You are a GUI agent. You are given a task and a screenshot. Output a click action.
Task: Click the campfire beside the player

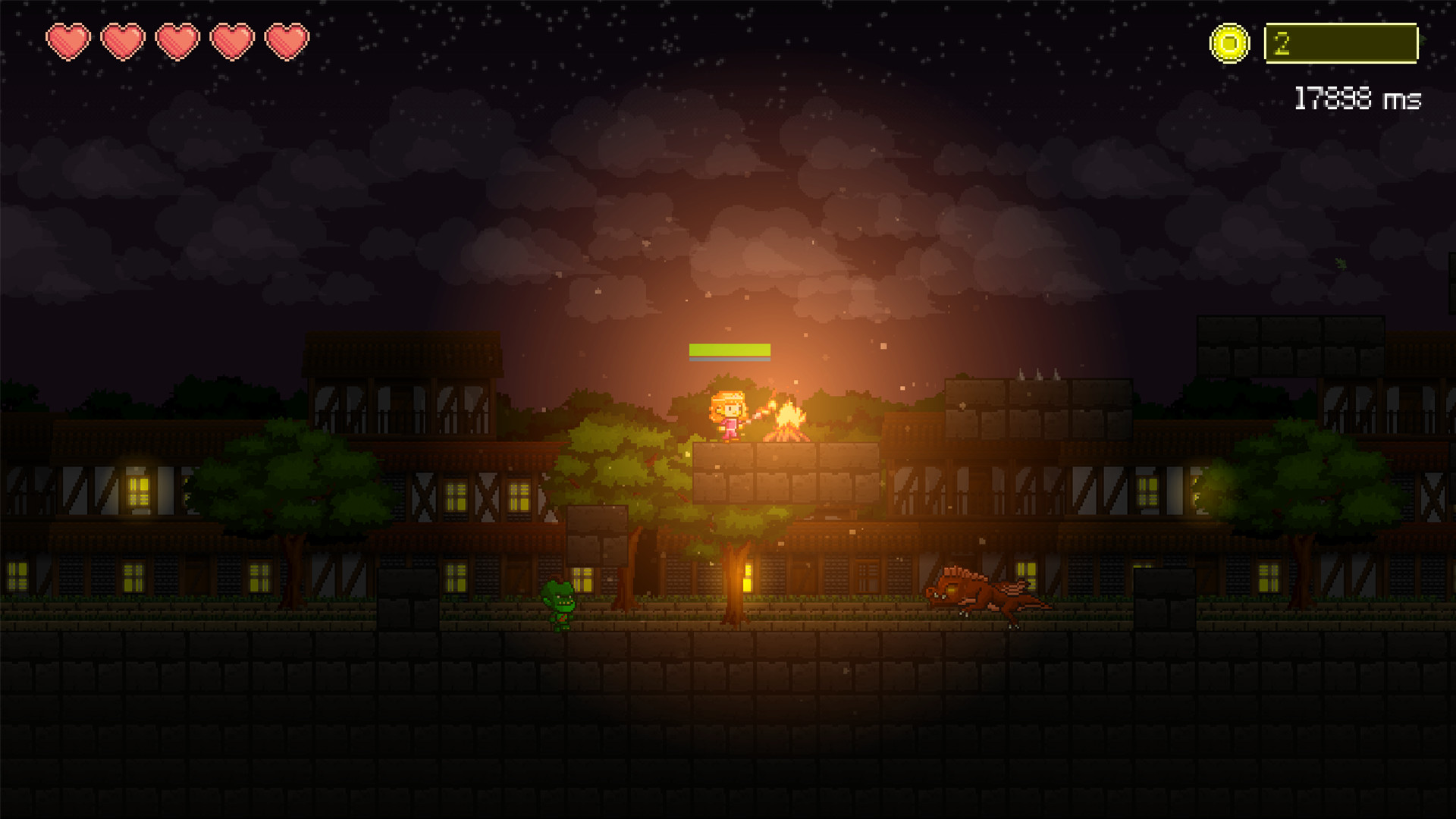(789, 419)
